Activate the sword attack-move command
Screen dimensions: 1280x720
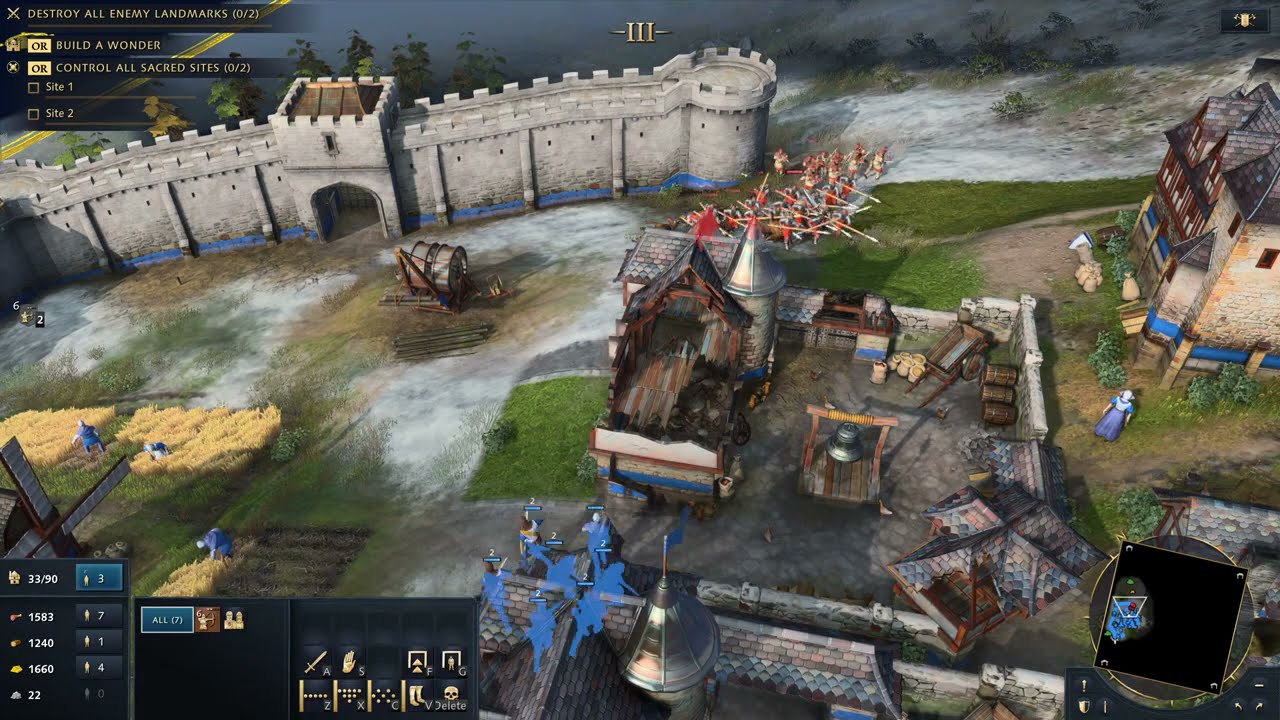tap(316, 662)
